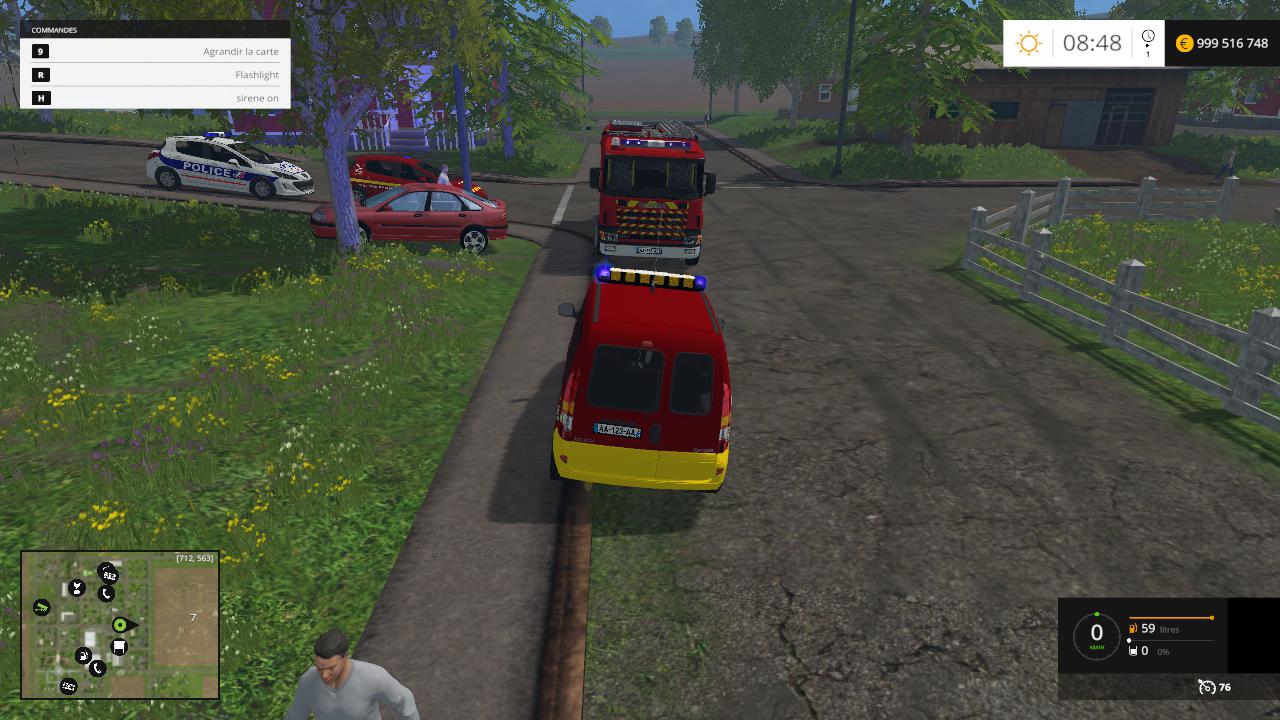Screen dimensions: 1280x720
Task: Click the green tractor marker on the minimap
Action: (42, 606)
